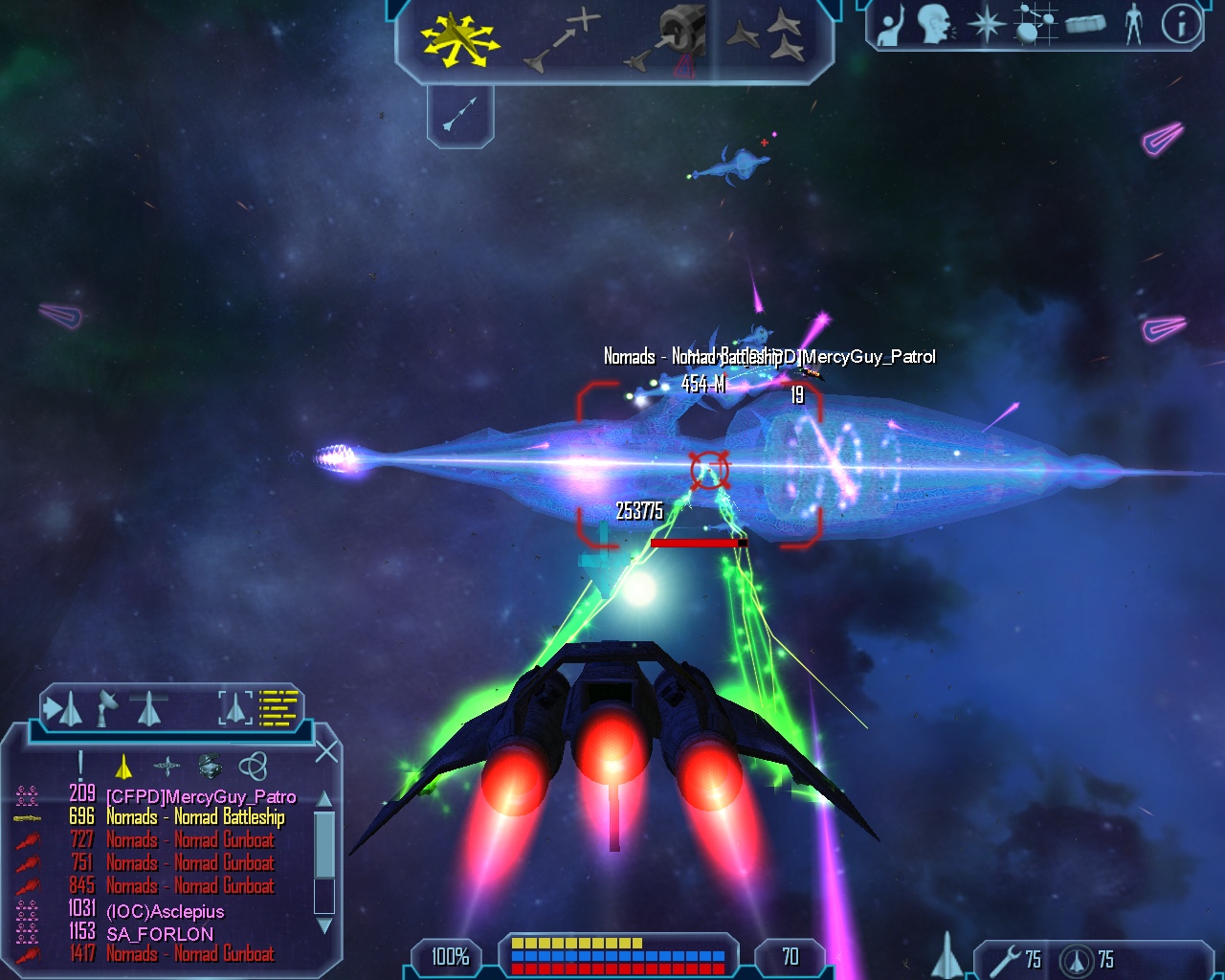
Task: Use the wrench repair nanobots icon
Action: coord(1005,960)
